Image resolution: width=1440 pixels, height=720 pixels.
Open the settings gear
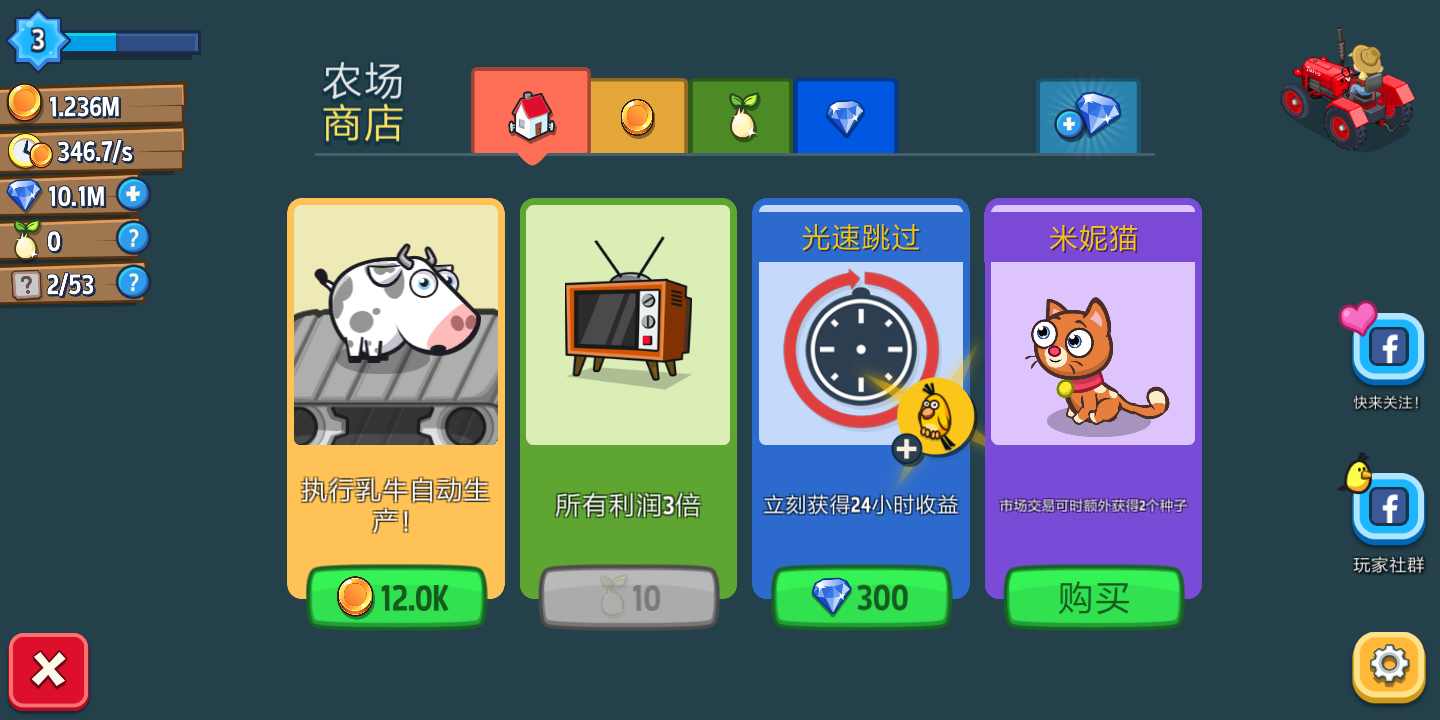pos(1386,664)
